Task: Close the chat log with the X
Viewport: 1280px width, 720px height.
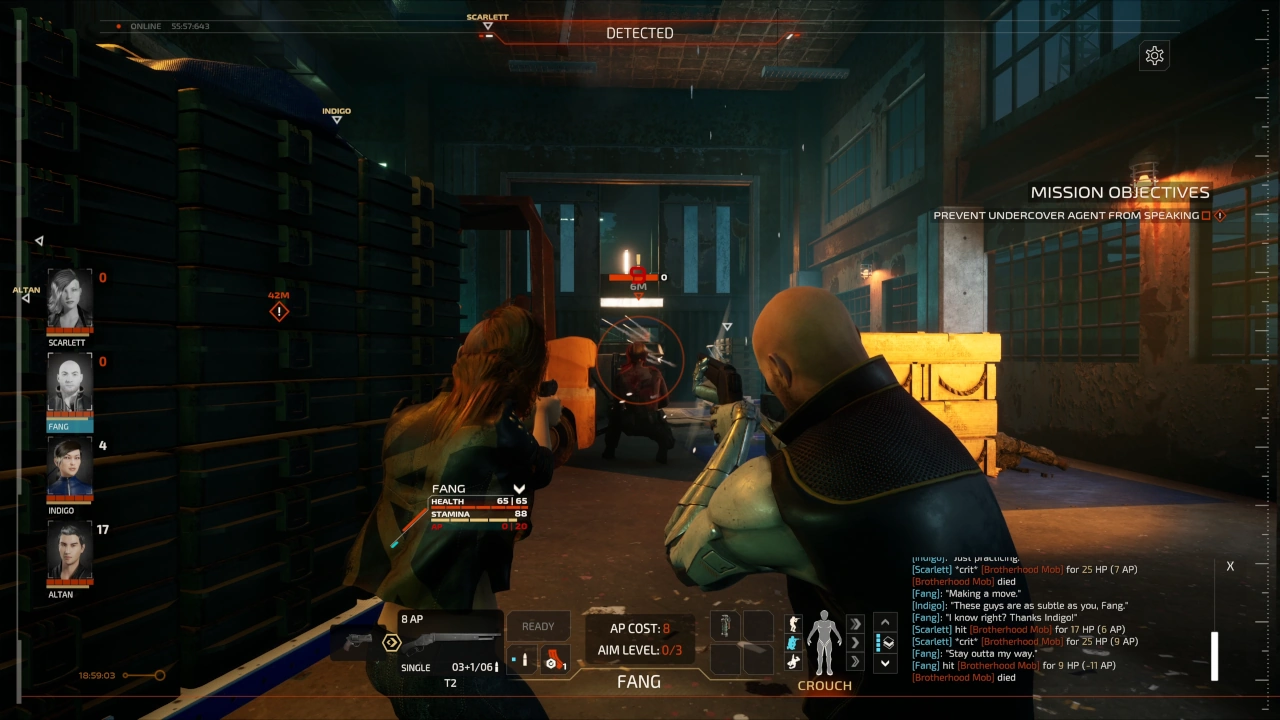Action: 1230,566
